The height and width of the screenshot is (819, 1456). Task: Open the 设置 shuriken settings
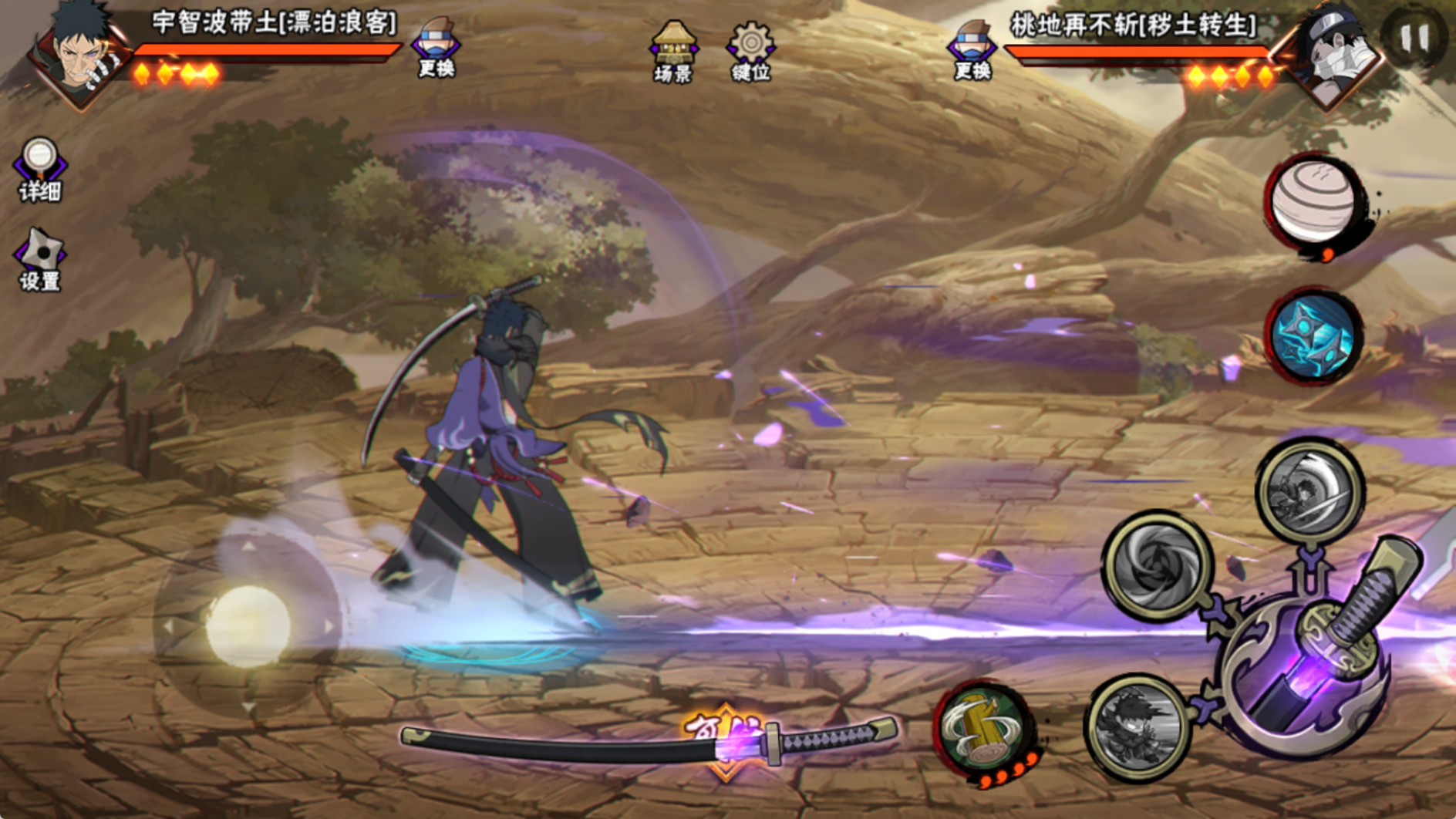pos(40,260)
